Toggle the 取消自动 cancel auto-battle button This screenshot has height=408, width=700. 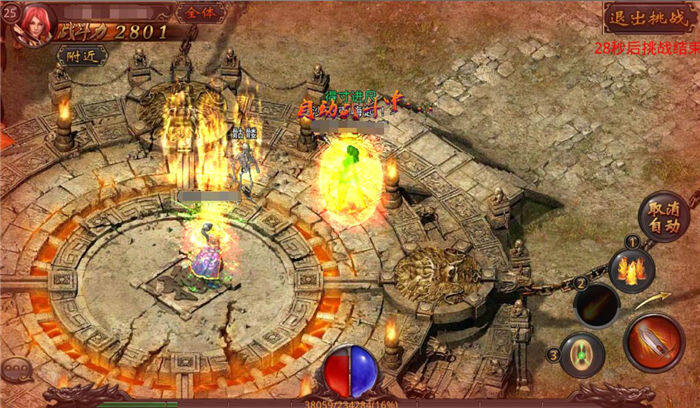pyautogui.click(x=663, y=217)
